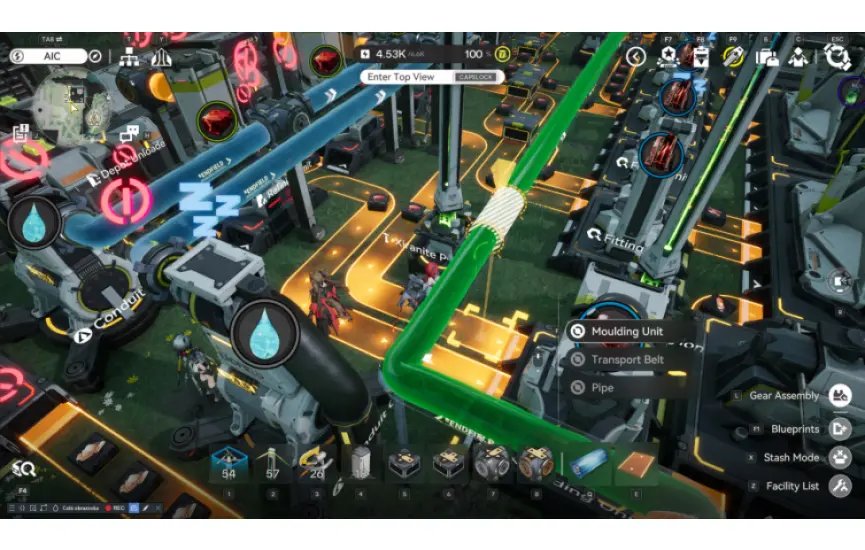Open the hierarchy tree icon

[129, 57]
